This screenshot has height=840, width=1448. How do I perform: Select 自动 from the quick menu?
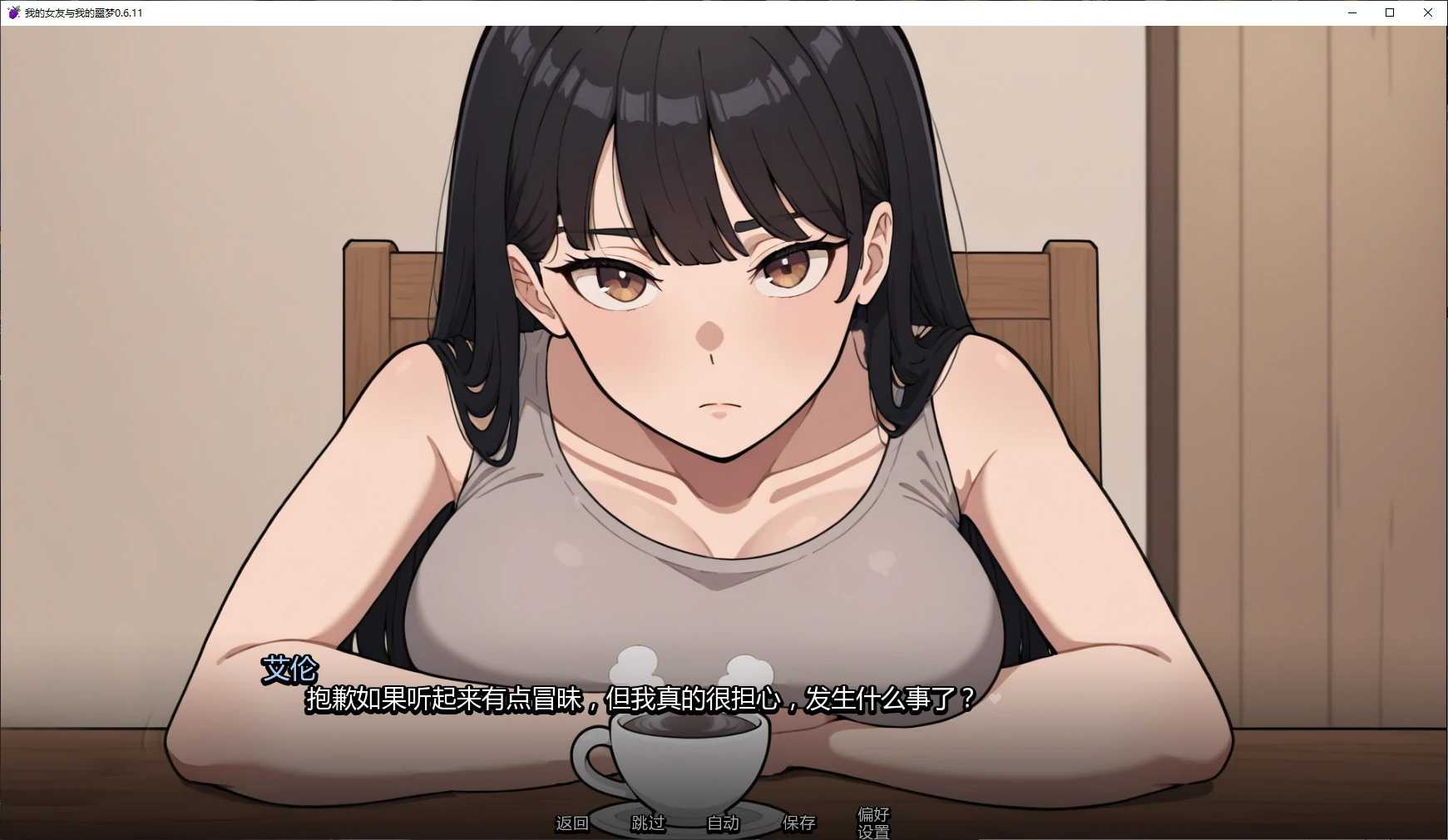pyautogui.click(x=722, y=823)
